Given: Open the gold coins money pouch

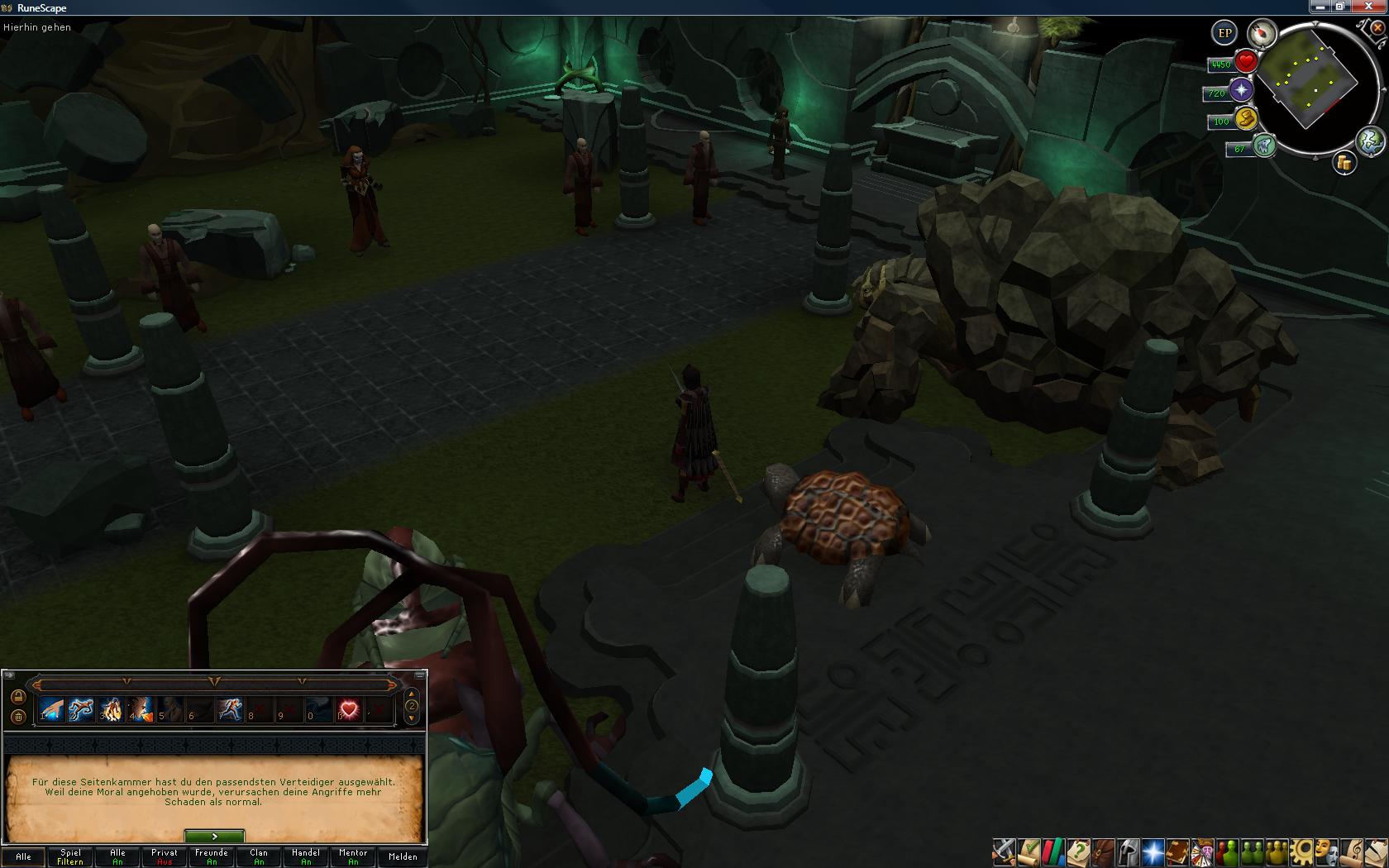Looking at the screenshot, I should click(x=1344, y=163).
